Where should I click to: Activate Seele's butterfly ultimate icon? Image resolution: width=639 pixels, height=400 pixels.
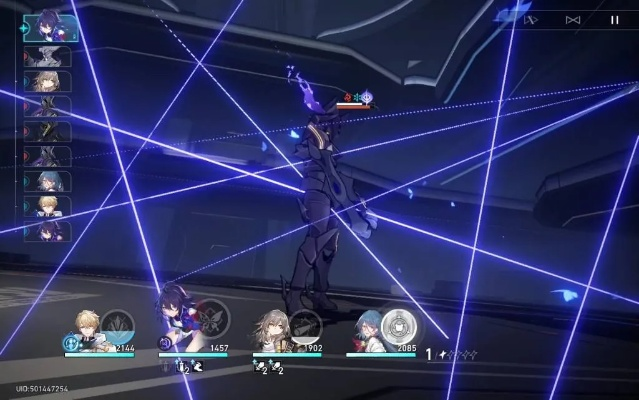[209, 319]
